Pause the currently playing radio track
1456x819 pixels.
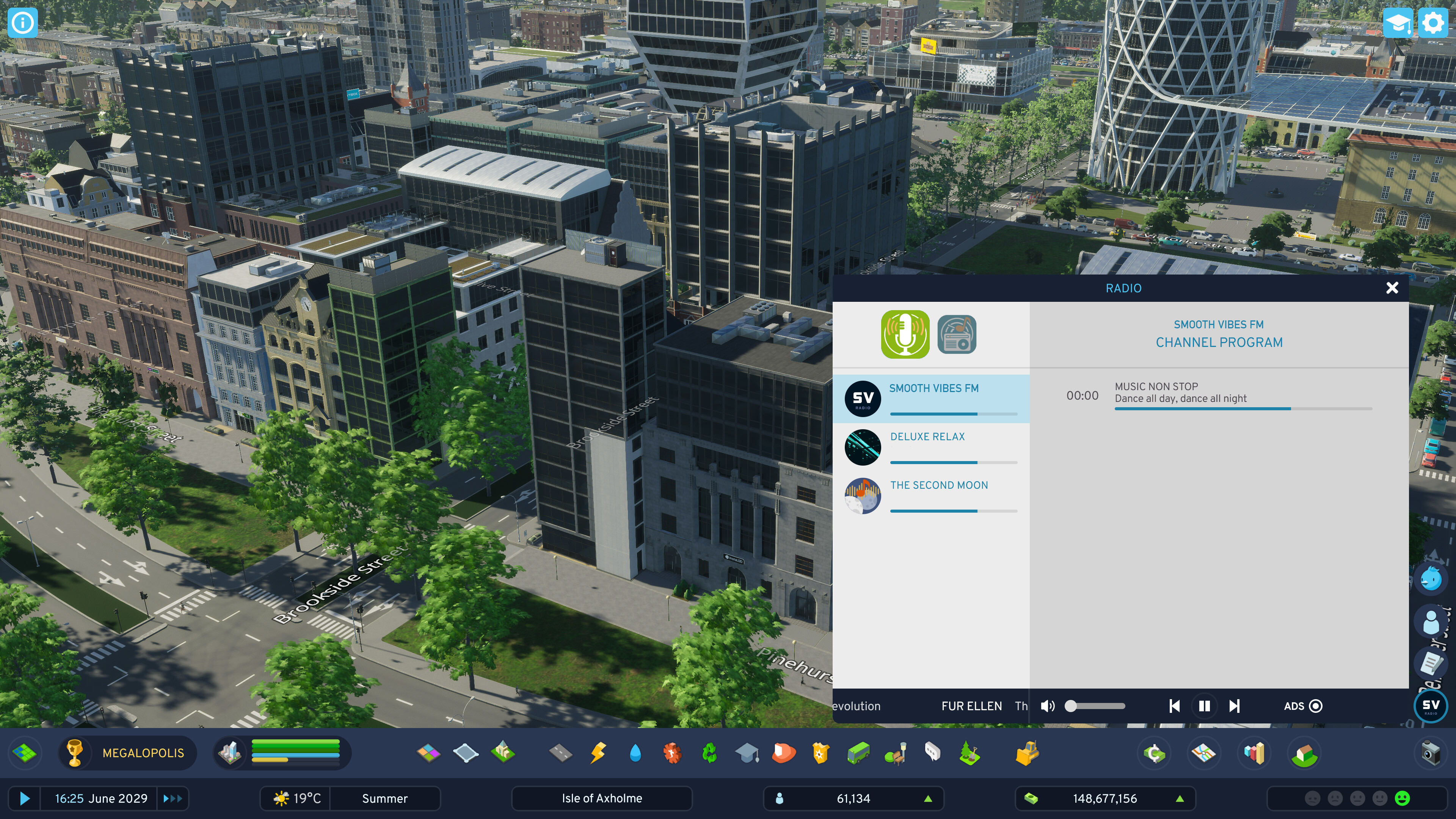[x=1205, y=706]
